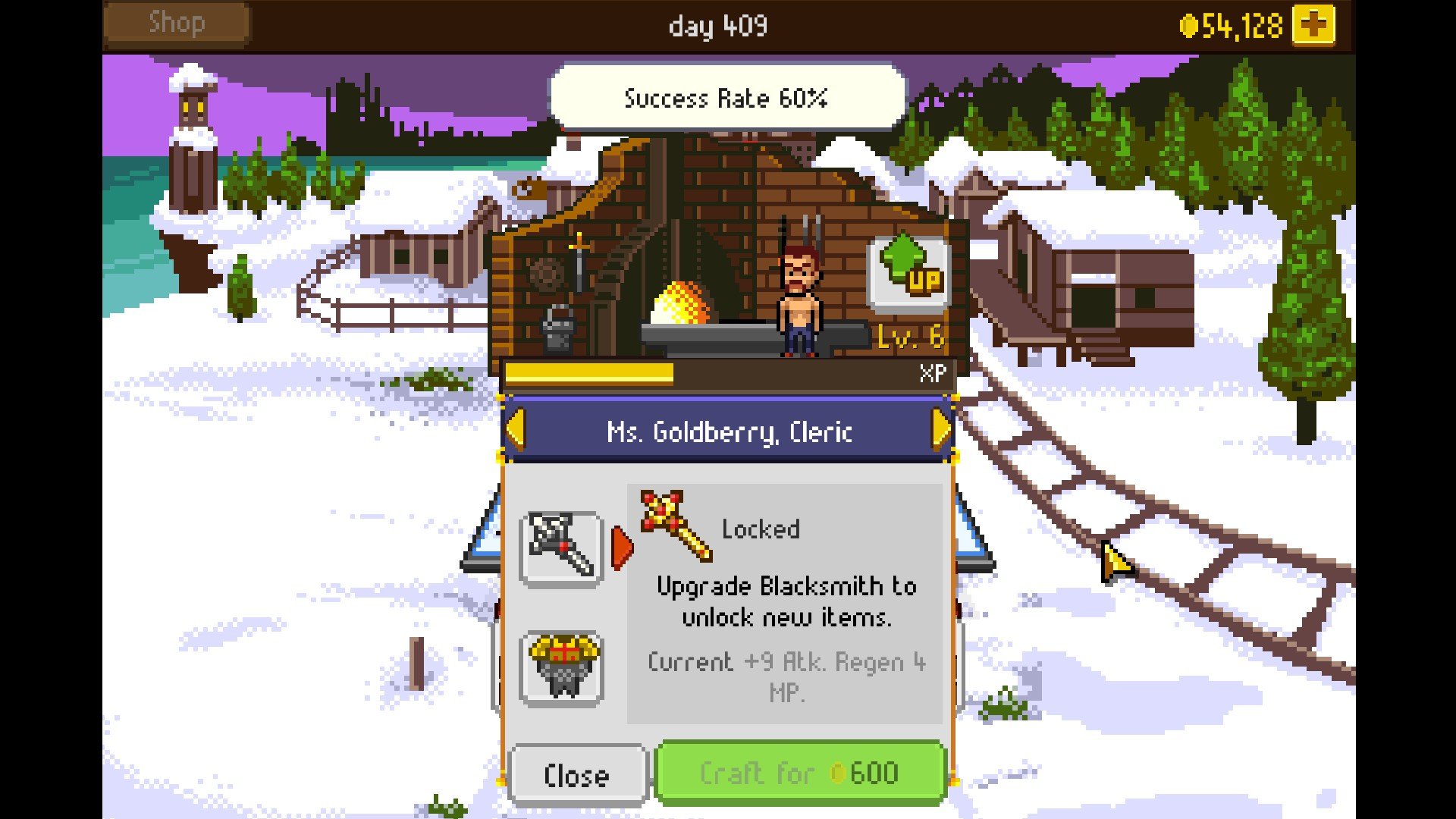Click the day 409 title bar

pyautogui.click(x=718, y=26)
